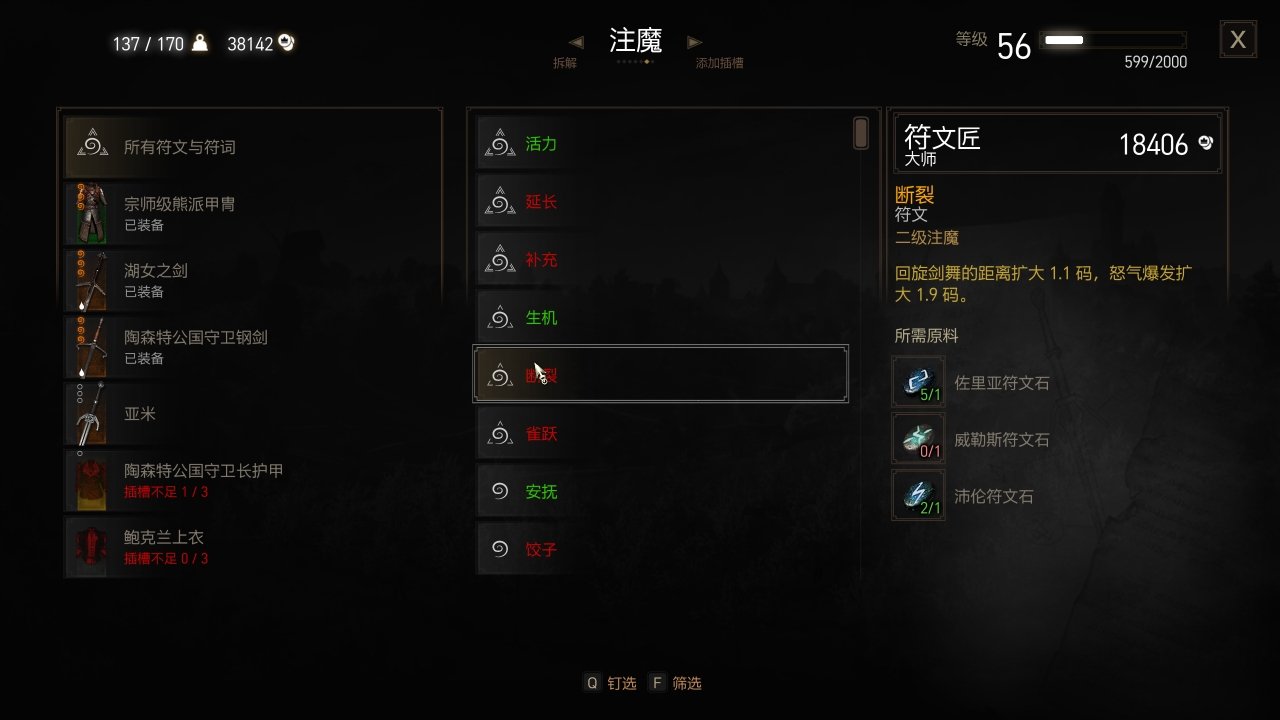Click the 延长 enchantment rune icon
1280x720 pixels.
[x=498, y=201]
